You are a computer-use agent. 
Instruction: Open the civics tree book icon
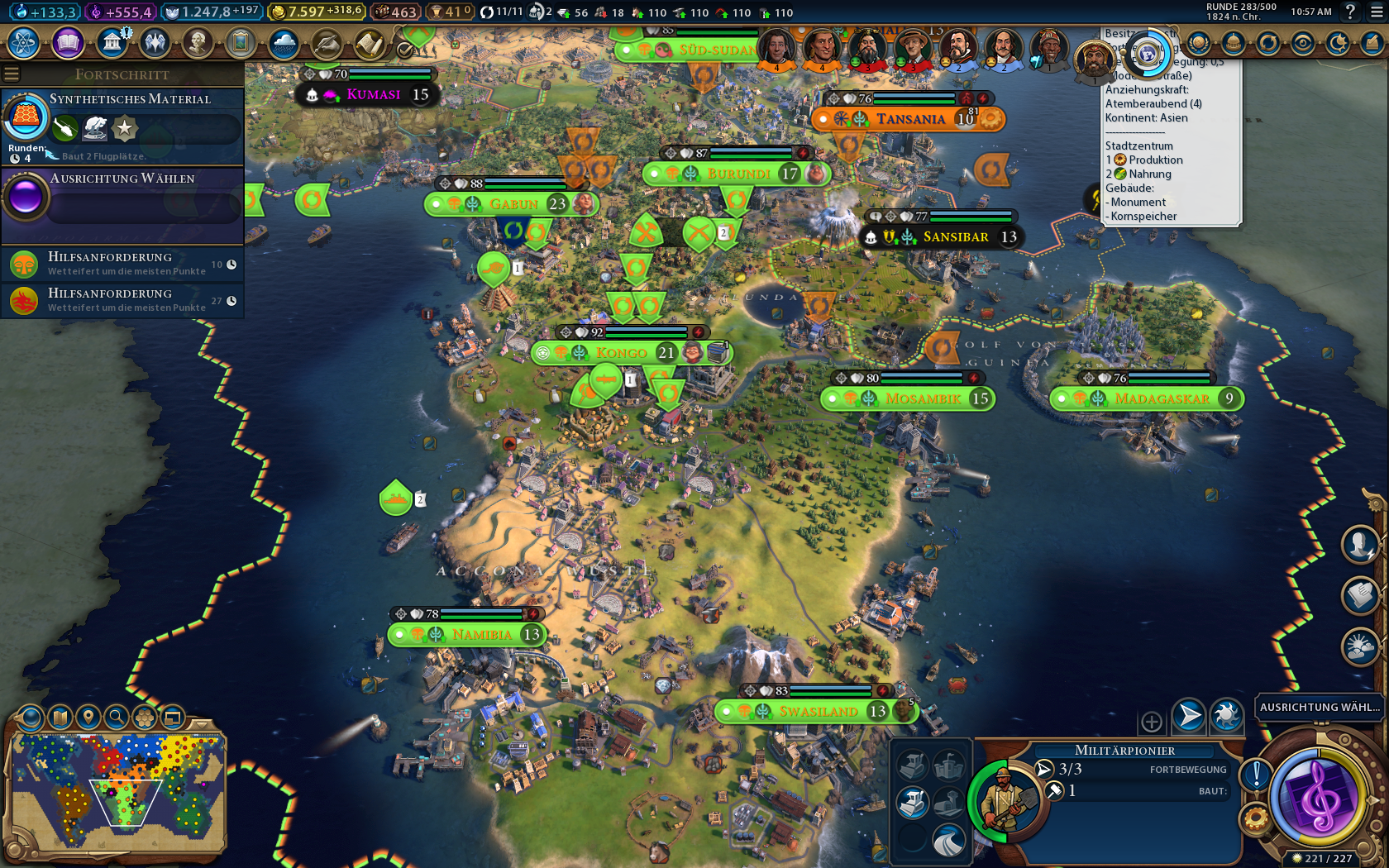68,42
